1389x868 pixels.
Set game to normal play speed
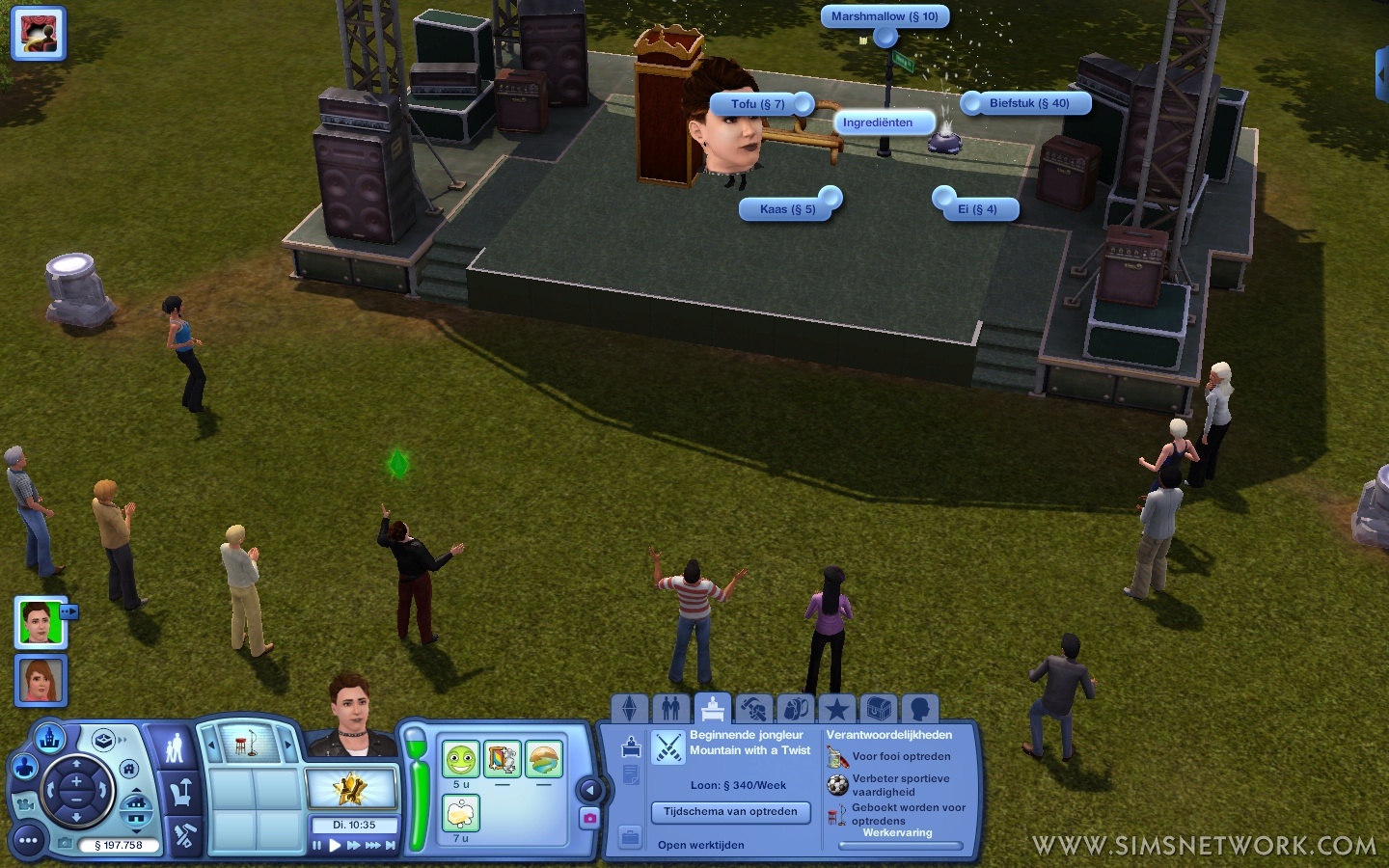pos(335,846)
